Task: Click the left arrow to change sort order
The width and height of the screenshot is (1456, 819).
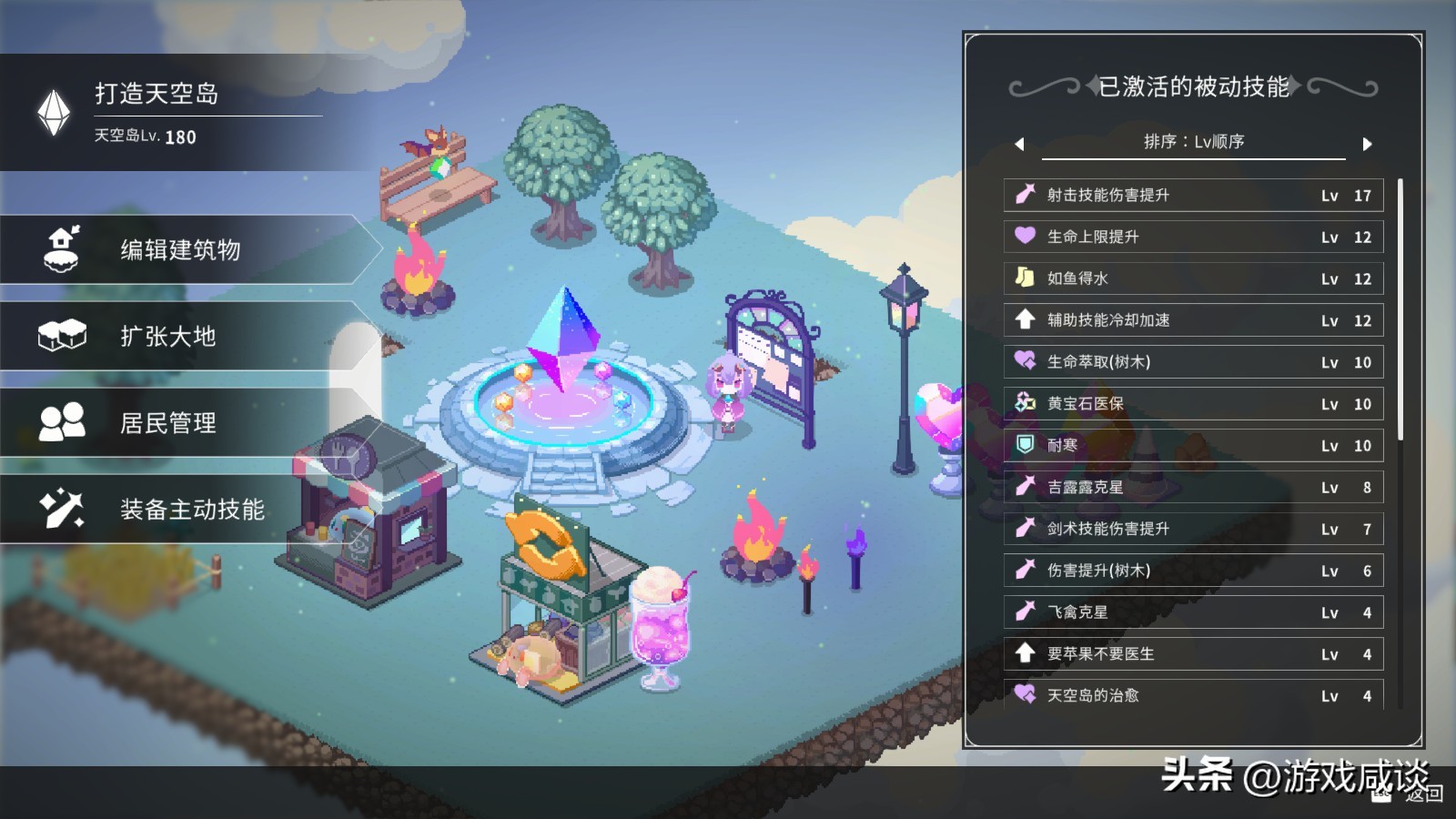Action: click(x=1021, y=143)
